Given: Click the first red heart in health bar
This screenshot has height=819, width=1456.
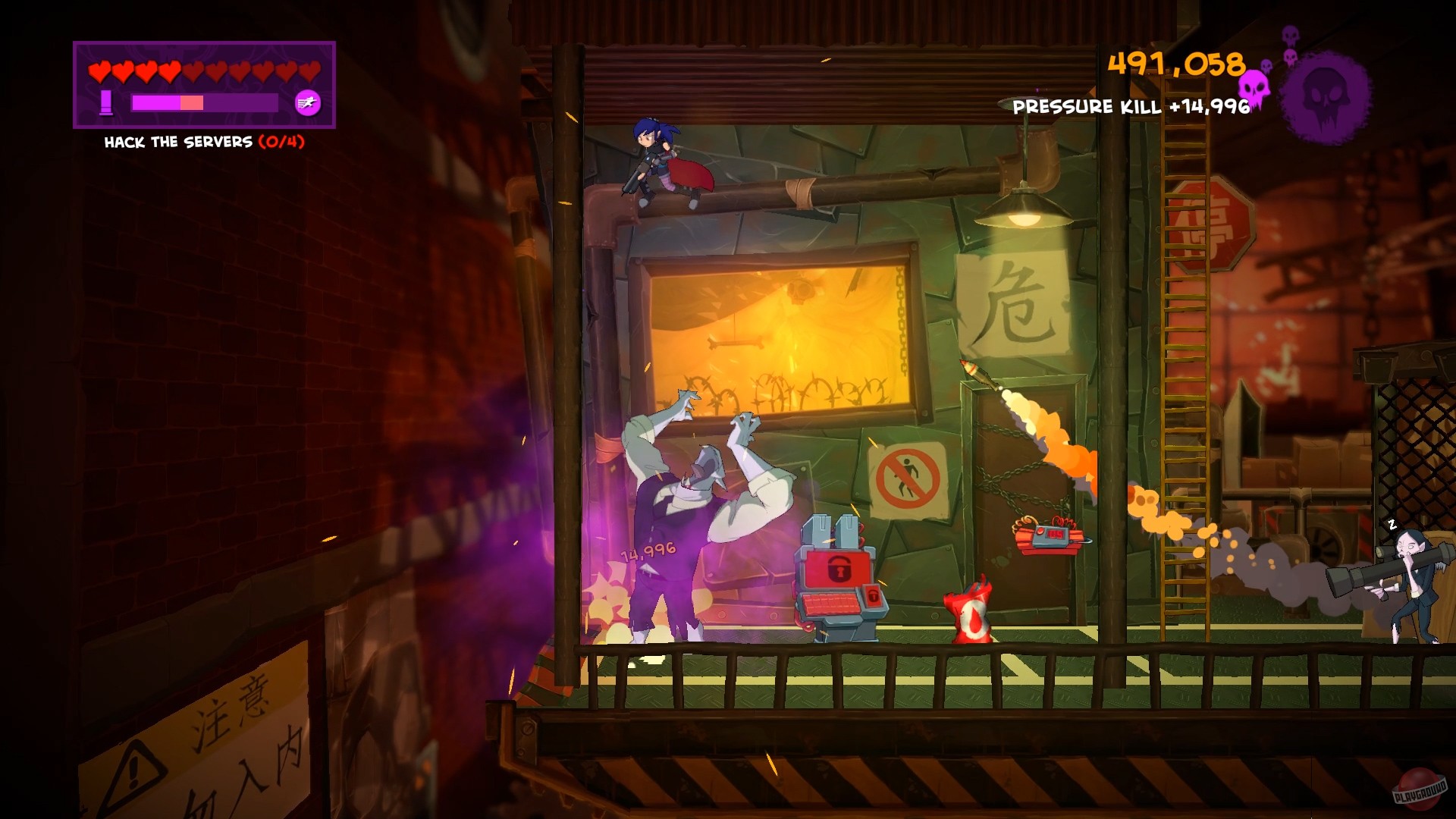Looking at the screenshot, I should pos(99,72).
